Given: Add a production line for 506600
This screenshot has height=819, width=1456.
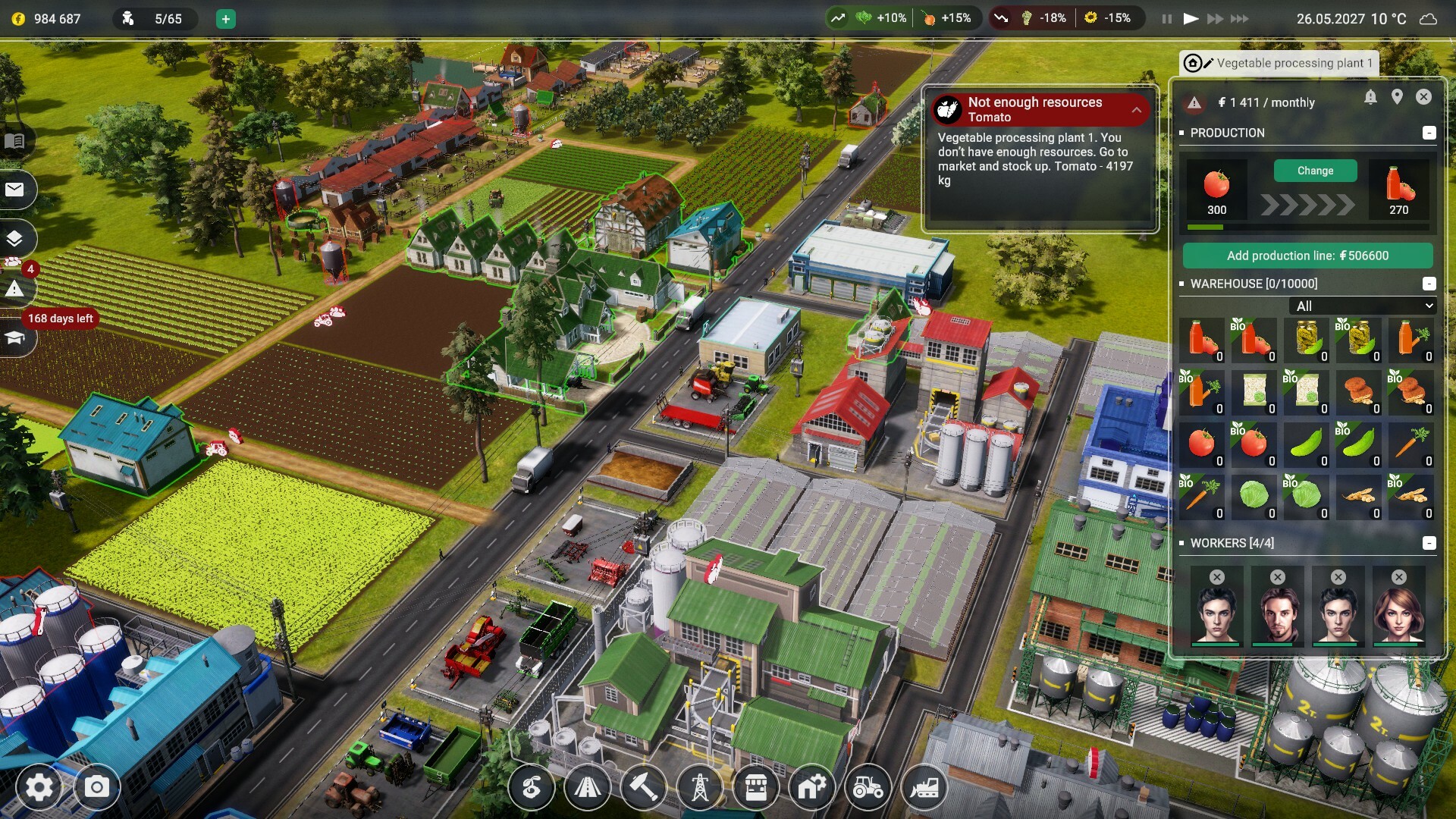Looking at the screenshot, I should [1307, 256].
